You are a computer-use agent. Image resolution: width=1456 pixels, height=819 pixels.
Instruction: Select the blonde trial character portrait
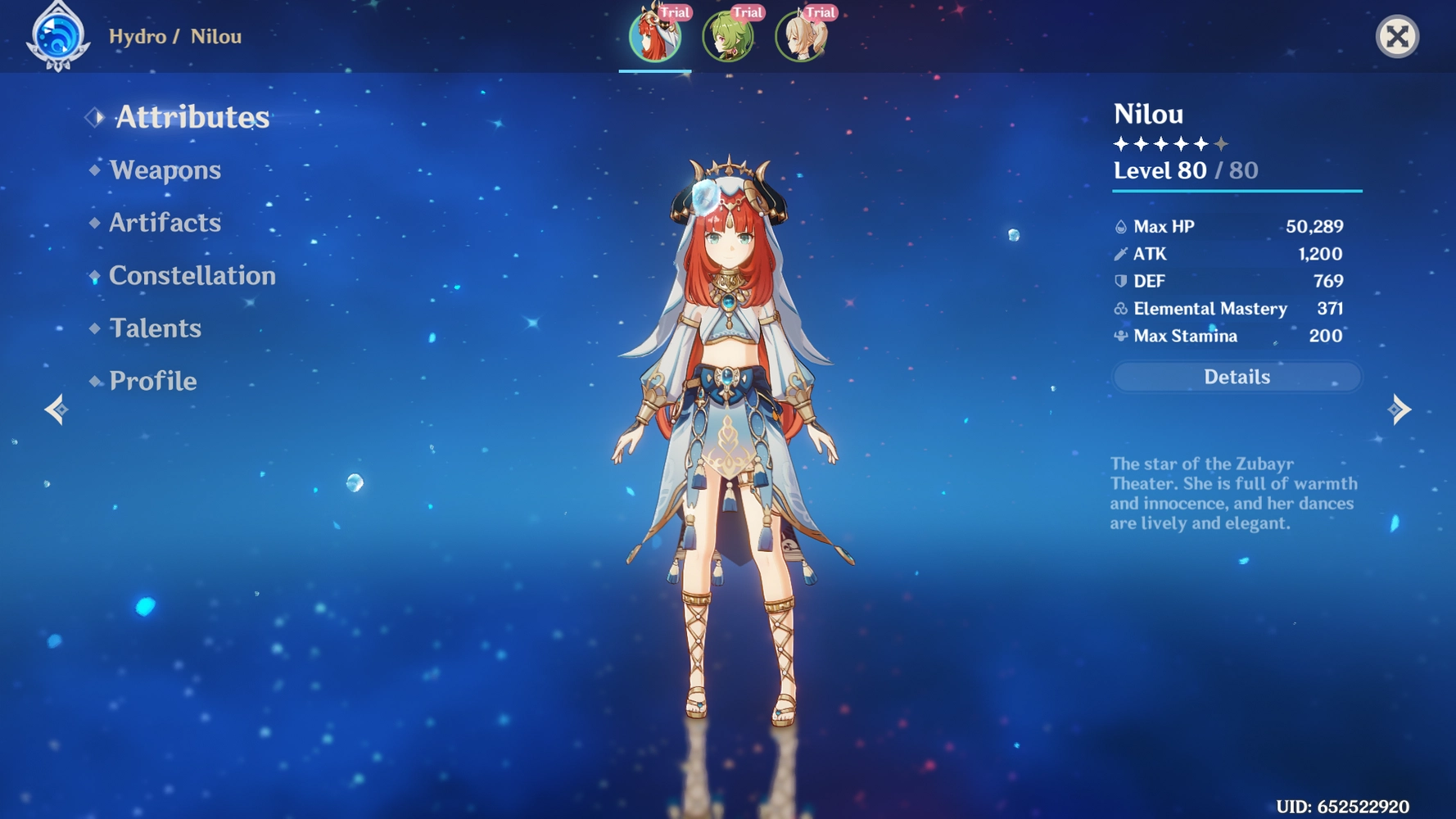pyautogui.click(x=799, y=34)
